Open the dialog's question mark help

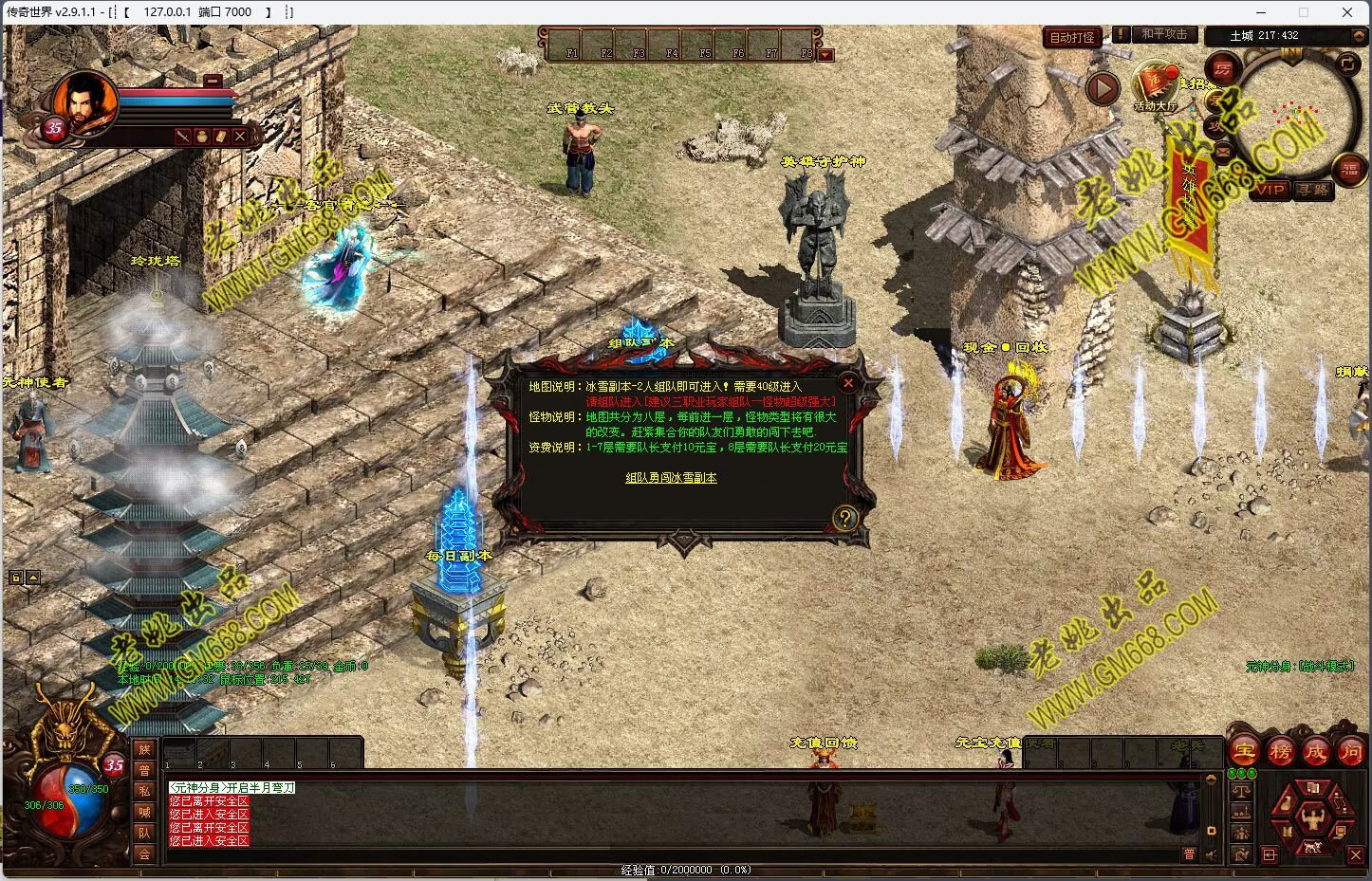click(844, 518)
